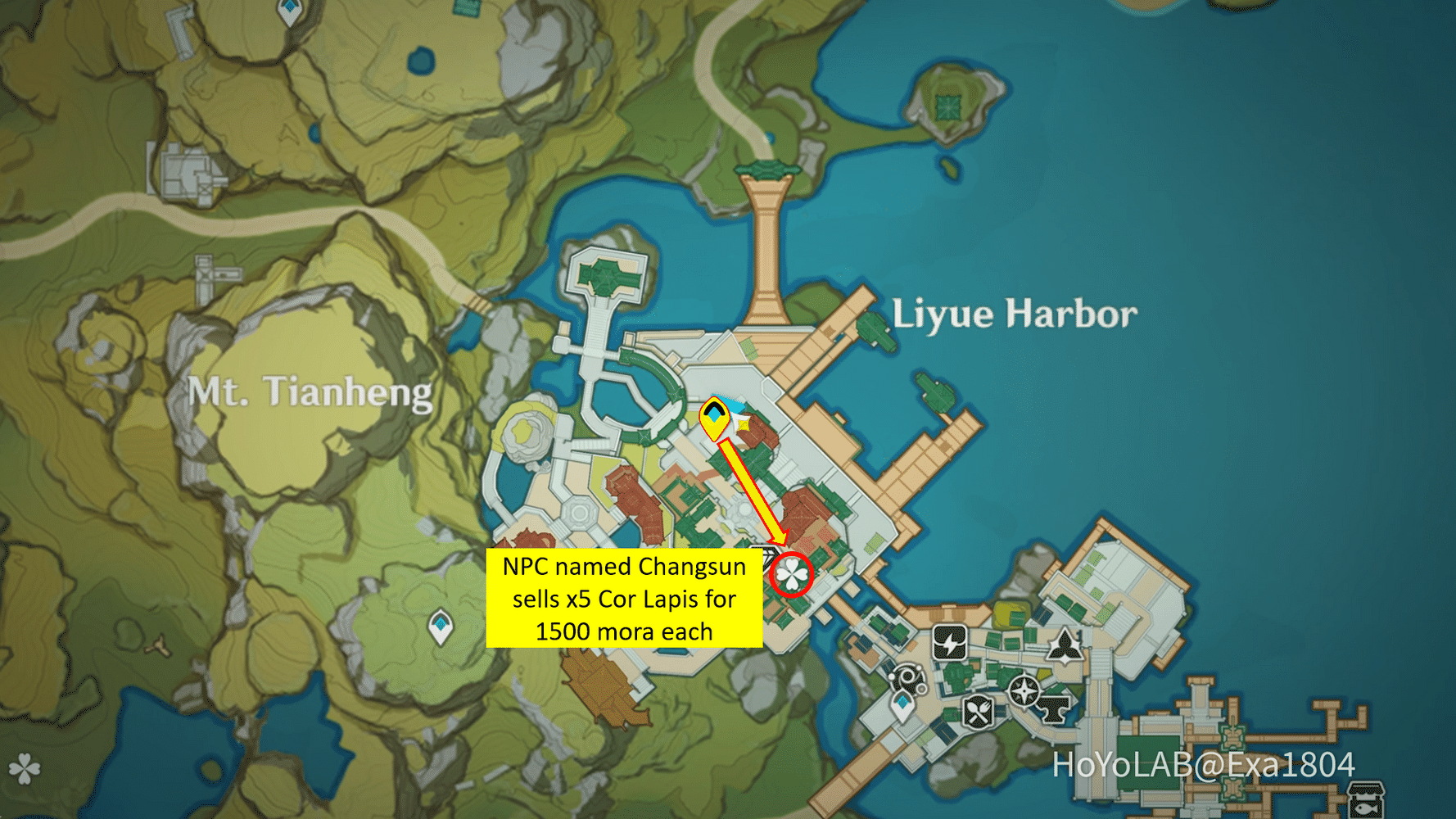Select the lightning bolt map marker
Screen dimensions: 1456x819
[x=949, y=643]
